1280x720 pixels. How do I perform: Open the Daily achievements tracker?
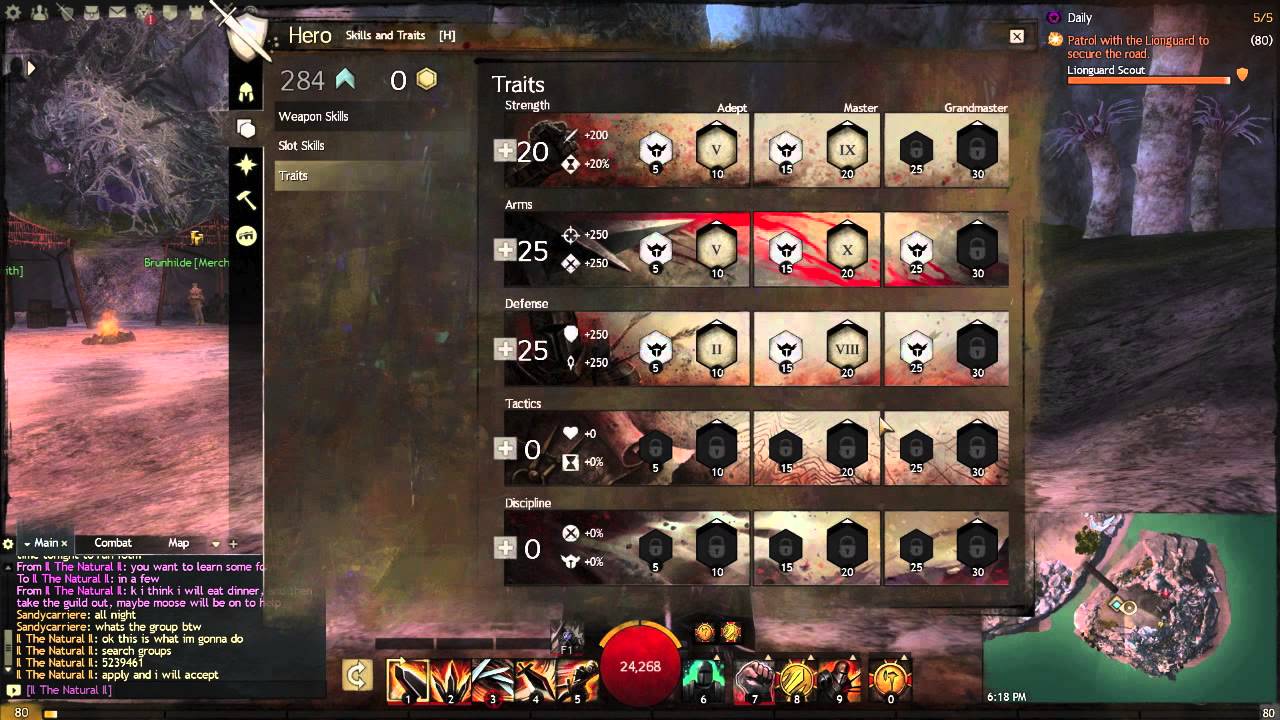pos(1079,18)
